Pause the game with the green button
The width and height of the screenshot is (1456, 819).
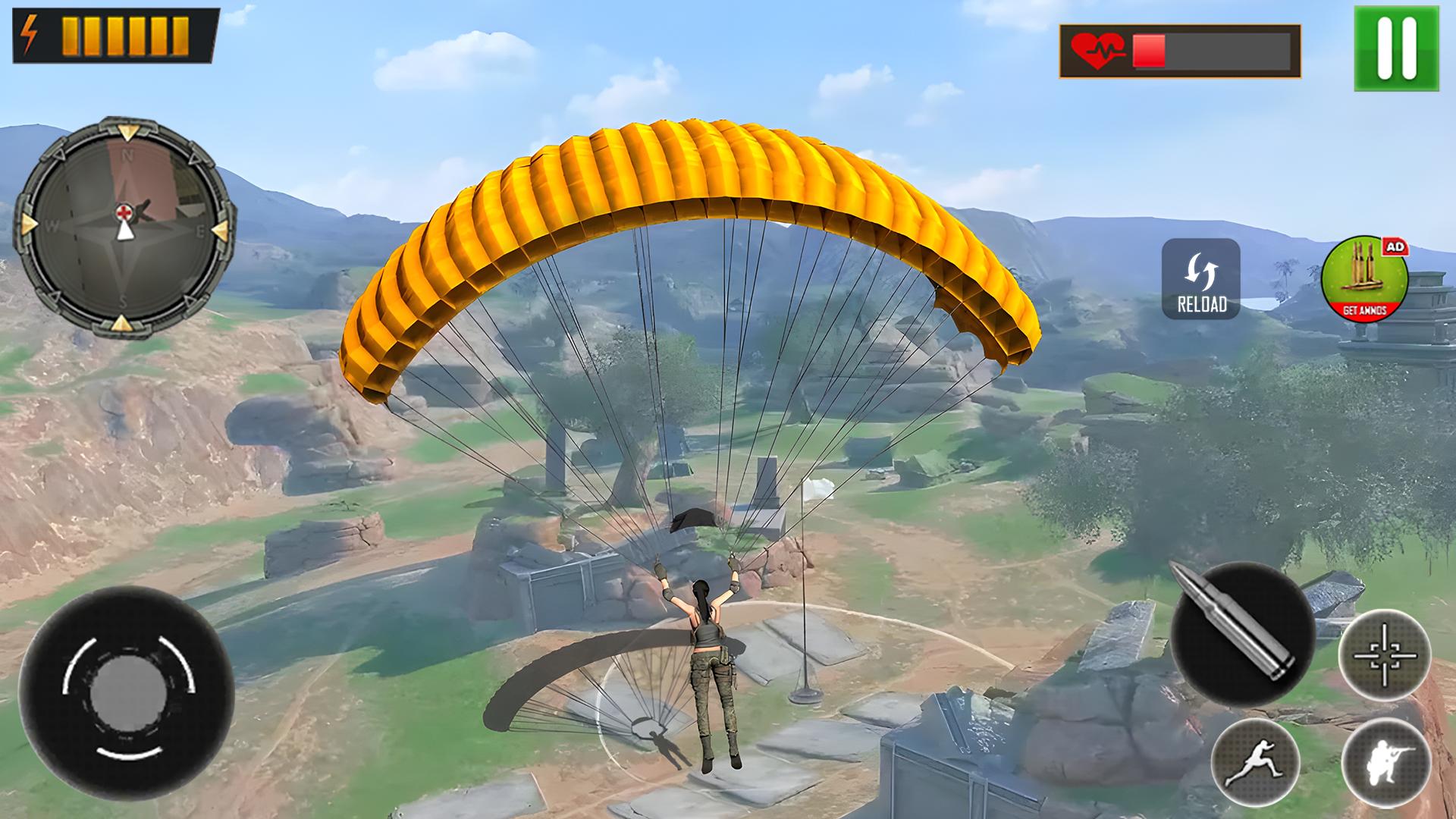point(1396,49)
